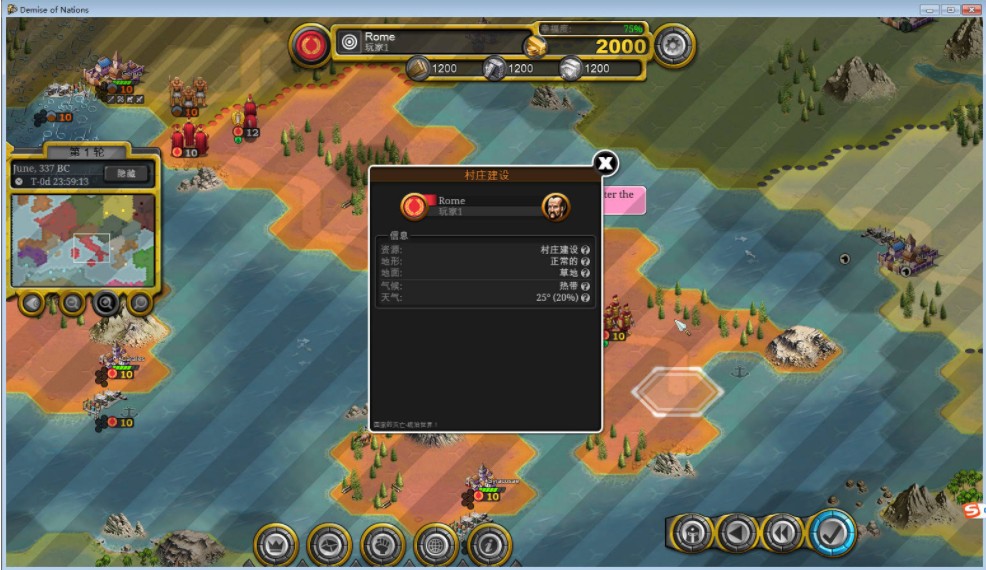Viewport: 986px width, 570px height.
Task: Click the selected magnifier button under the minimap
Action: [x=106, y=301]
